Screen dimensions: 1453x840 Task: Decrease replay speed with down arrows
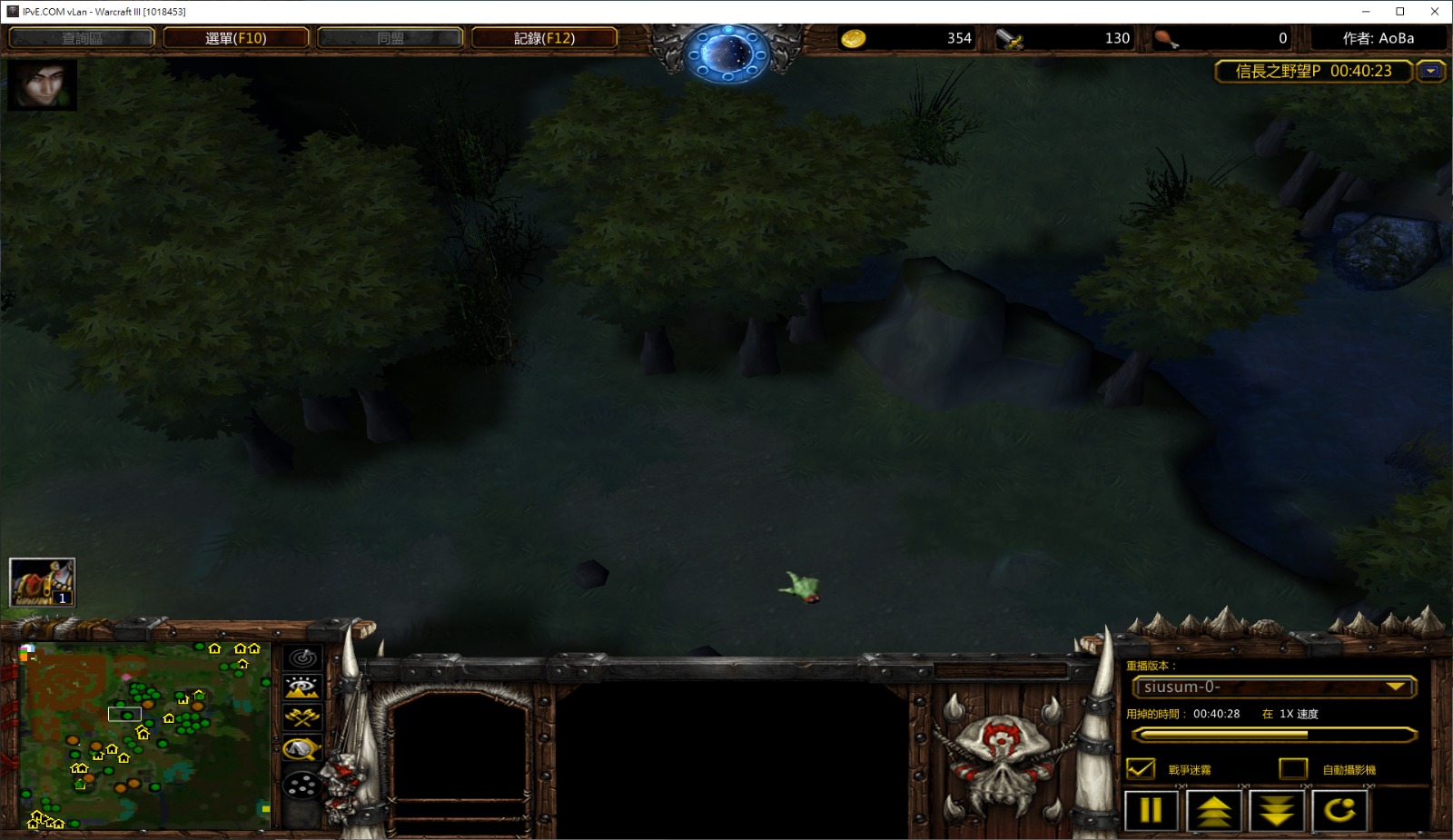click(1277, 810)
